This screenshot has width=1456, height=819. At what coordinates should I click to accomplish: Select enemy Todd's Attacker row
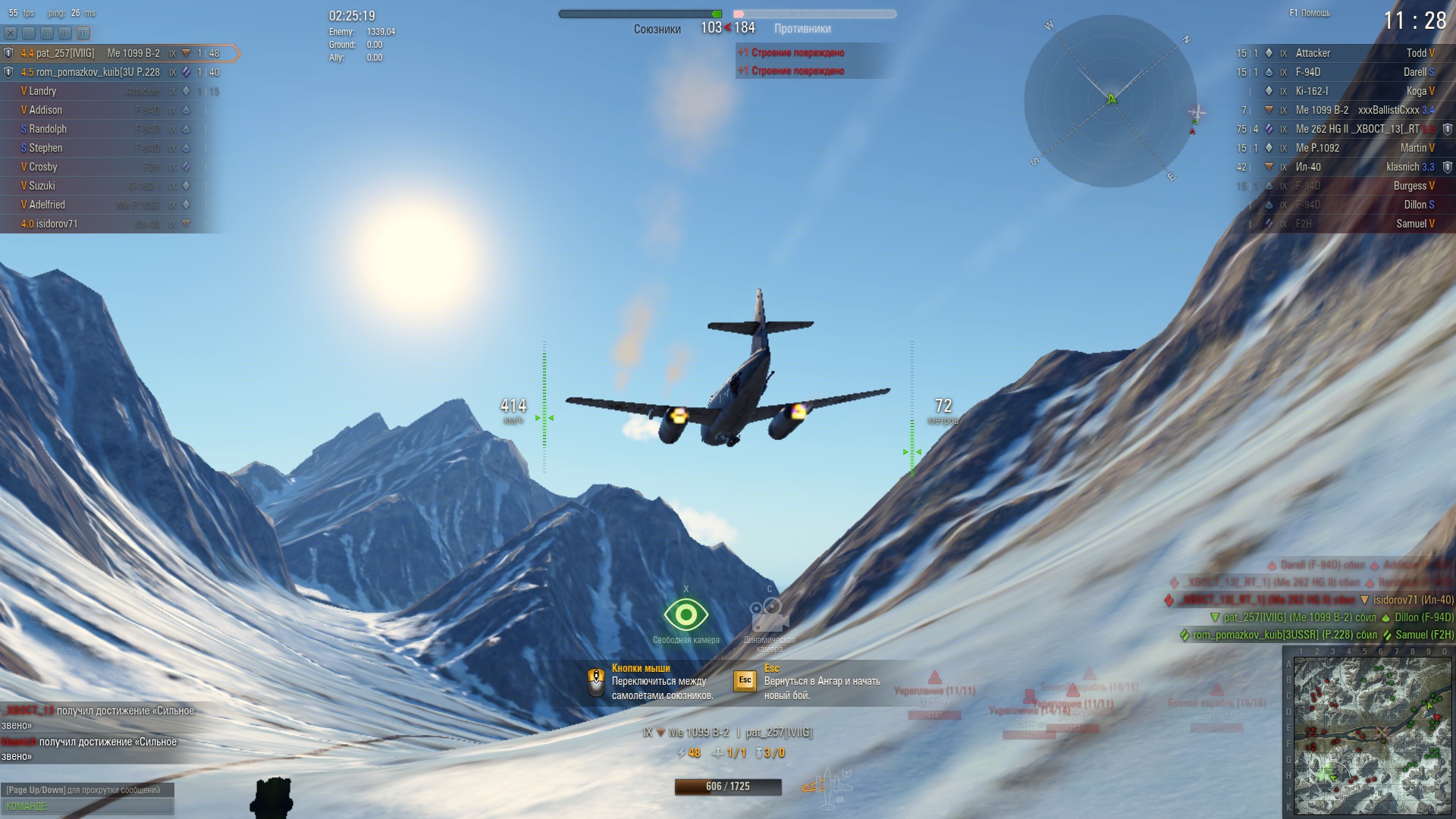[1342, 53]
